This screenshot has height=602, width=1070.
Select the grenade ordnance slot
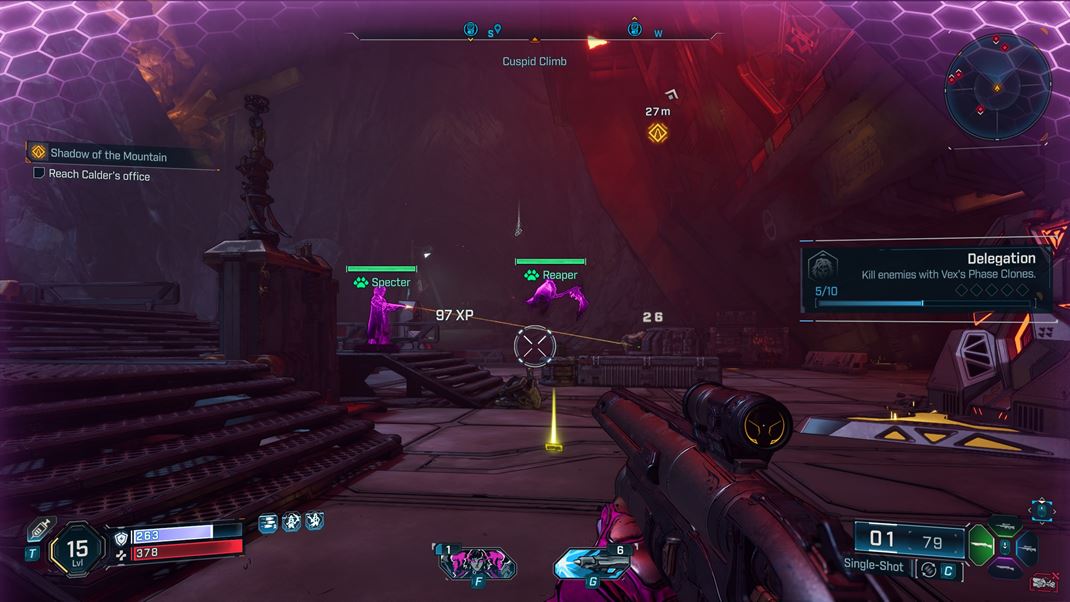pos(591,564)
